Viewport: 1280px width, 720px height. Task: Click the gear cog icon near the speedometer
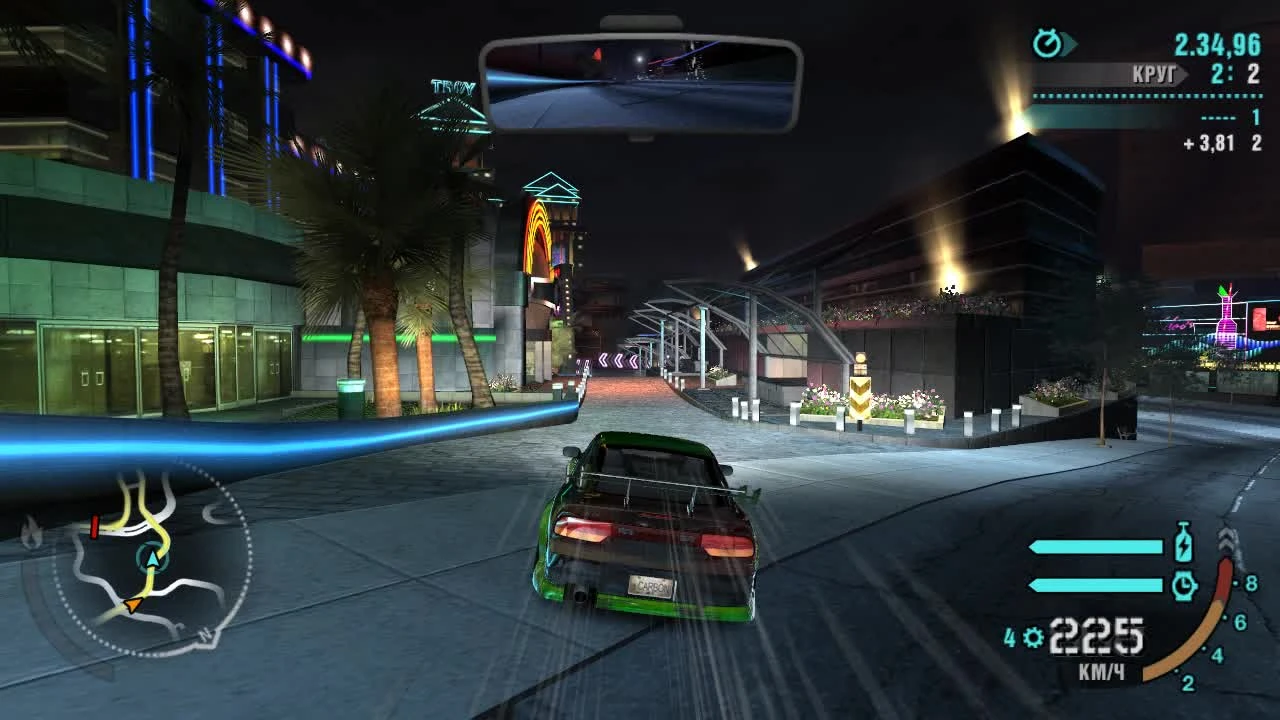coord(1032,636)
